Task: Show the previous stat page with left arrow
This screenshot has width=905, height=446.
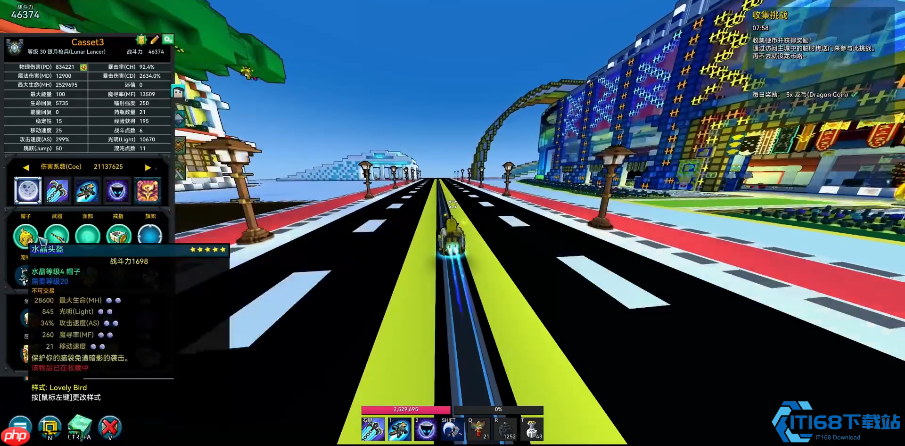Action: (28, 167)
